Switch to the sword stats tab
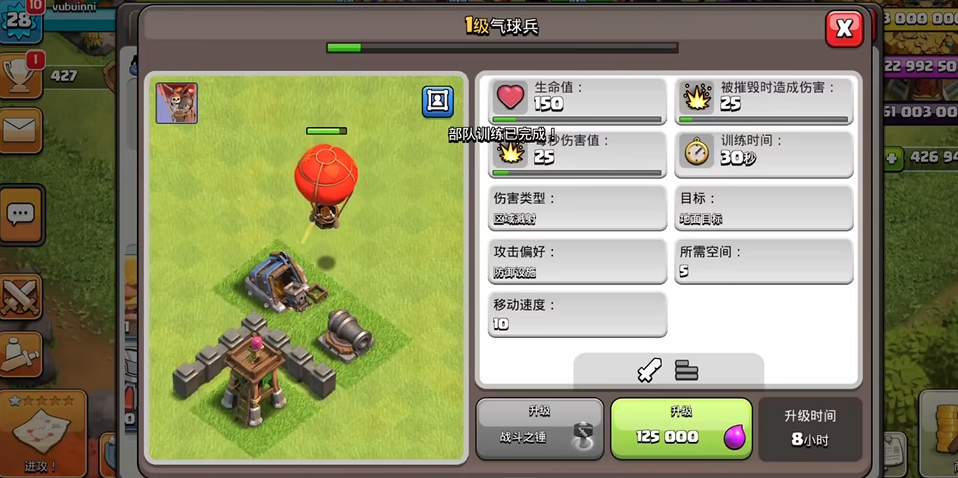958x478 pixels. (649, 371)
